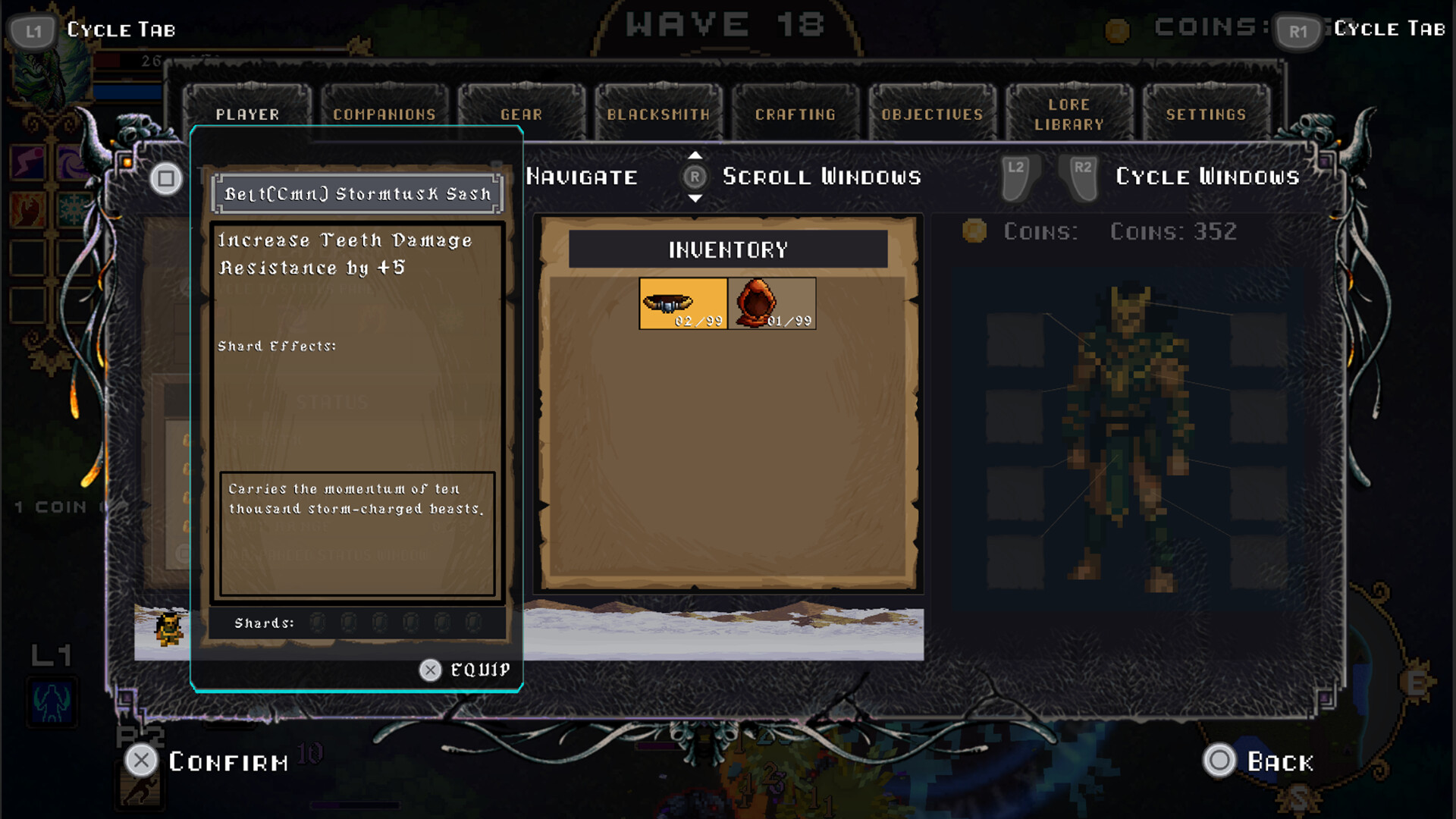1456x819 pixels.
Task: Click the R1 Cycle Tab icon top right
Action: [x=1297, y=32]
